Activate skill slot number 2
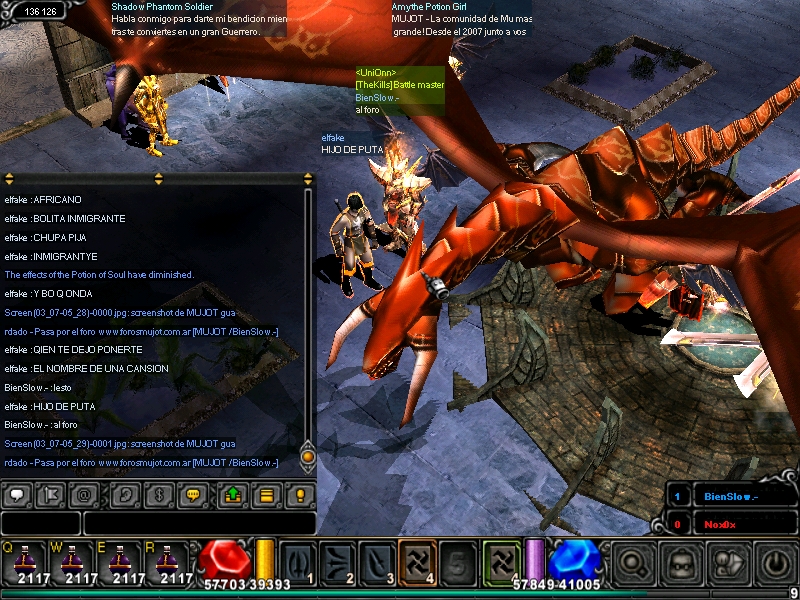This screenshot has width=800, height=600. [x=339, y=562]
